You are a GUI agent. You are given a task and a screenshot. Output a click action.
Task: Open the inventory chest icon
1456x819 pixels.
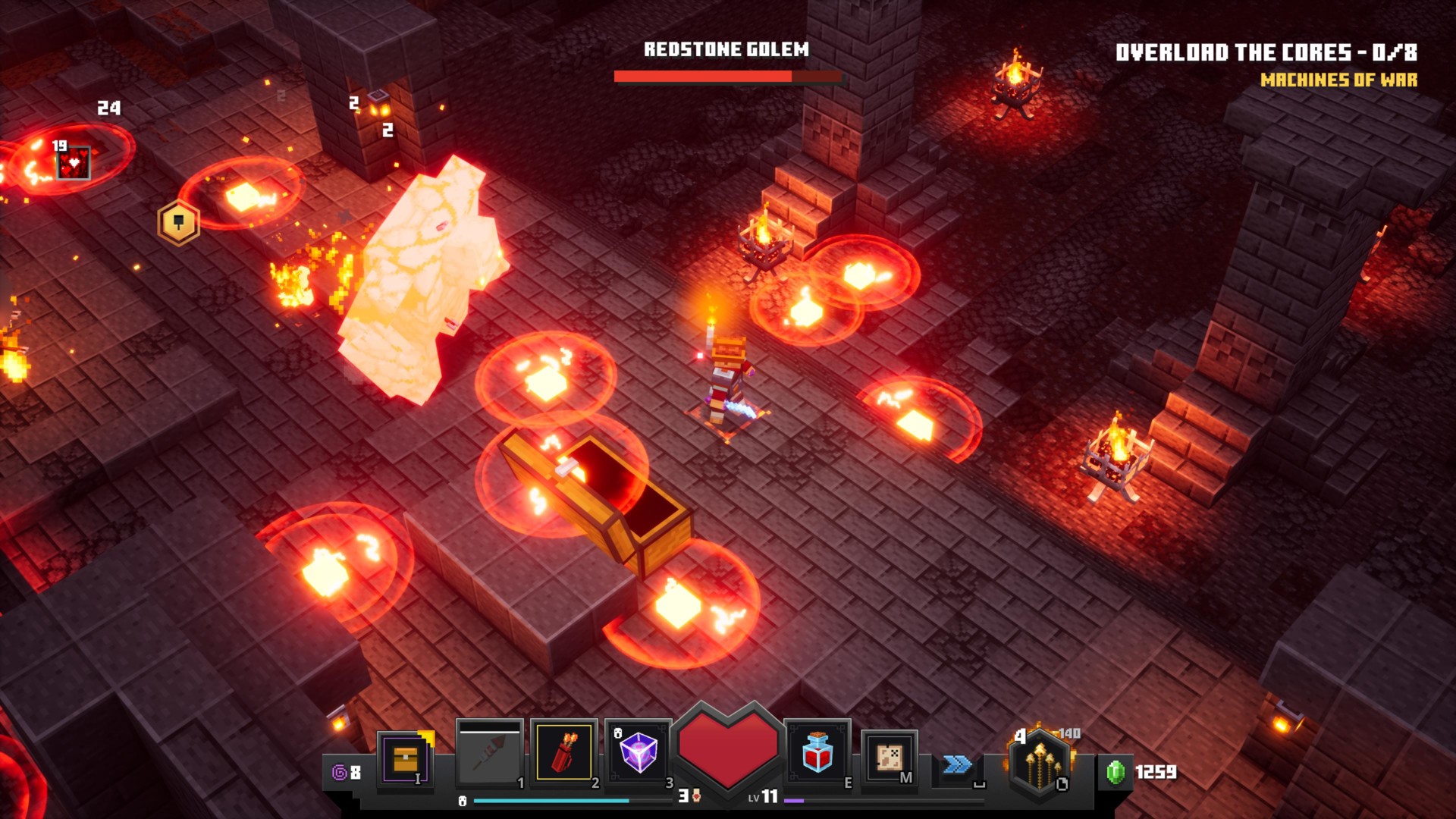[x=406, y=758]
